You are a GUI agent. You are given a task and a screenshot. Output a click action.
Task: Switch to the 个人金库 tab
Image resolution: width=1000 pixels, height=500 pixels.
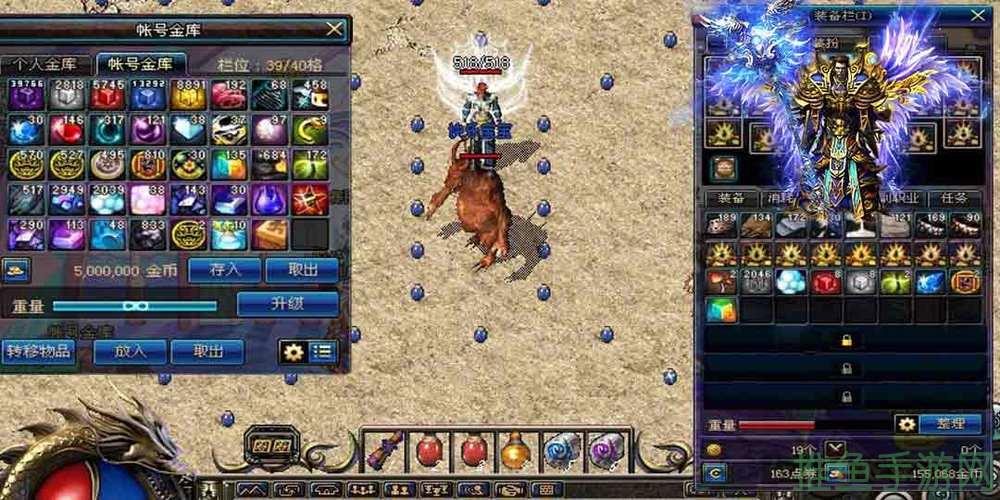tap(46, 65)
